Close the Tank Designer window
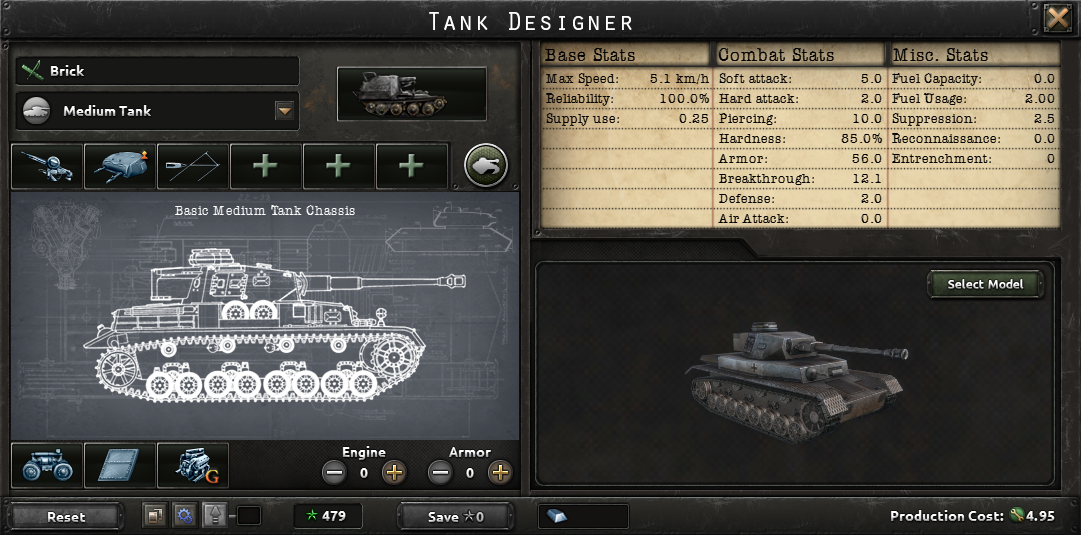This screenshot has width=1081, height=535. 1057,19
